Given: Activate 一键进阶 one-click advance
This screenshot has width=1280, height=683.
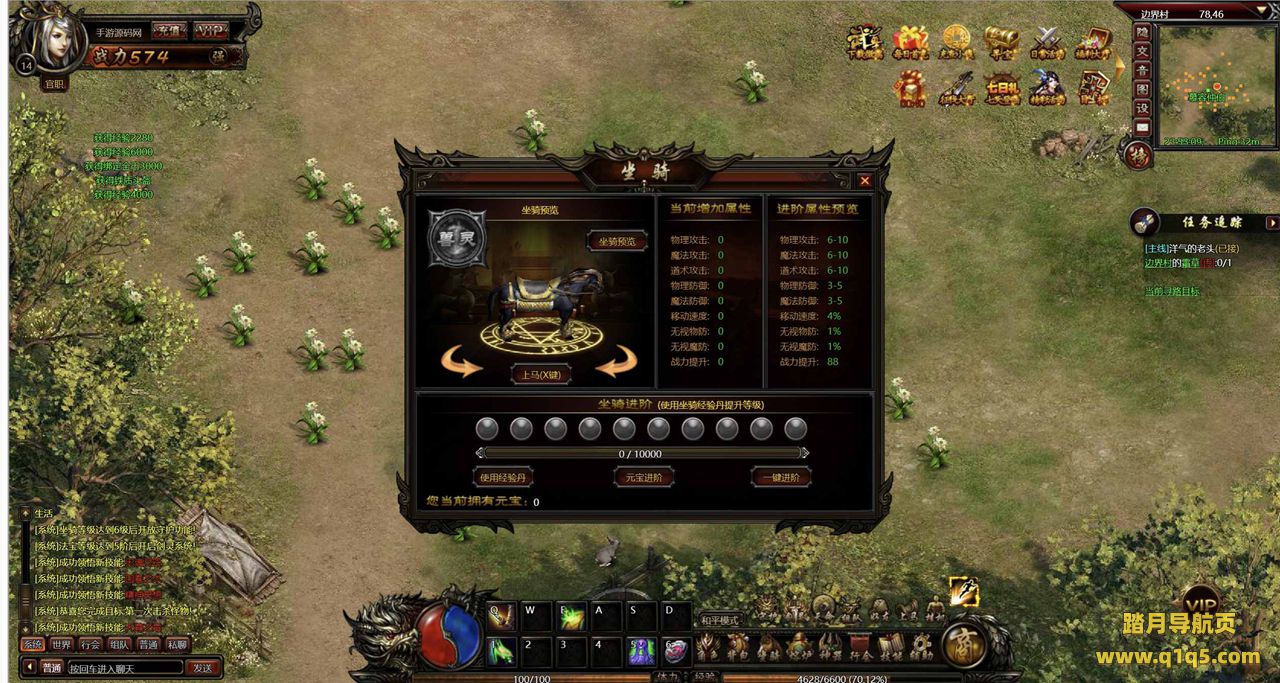Looking at the screenshot, I should 780,477.
